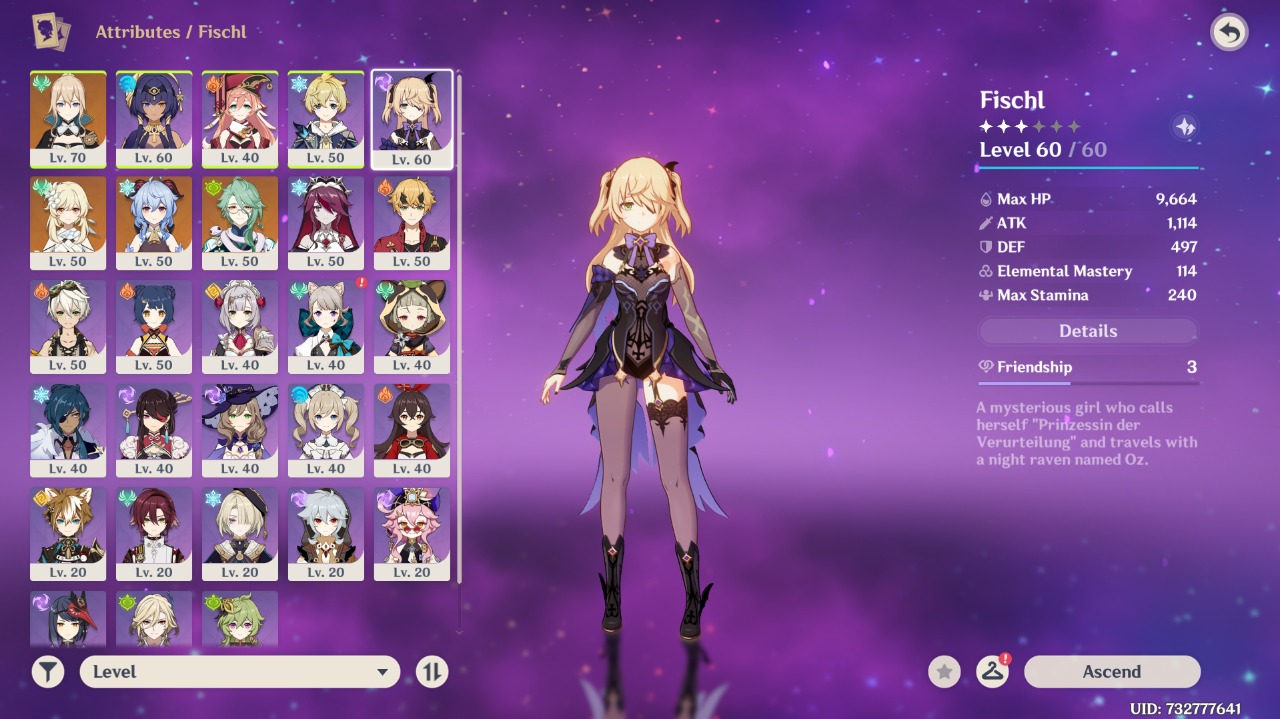The image size is (1280, 719).
Task: Click the star favorite button
Action: click(x=944, y=672)
